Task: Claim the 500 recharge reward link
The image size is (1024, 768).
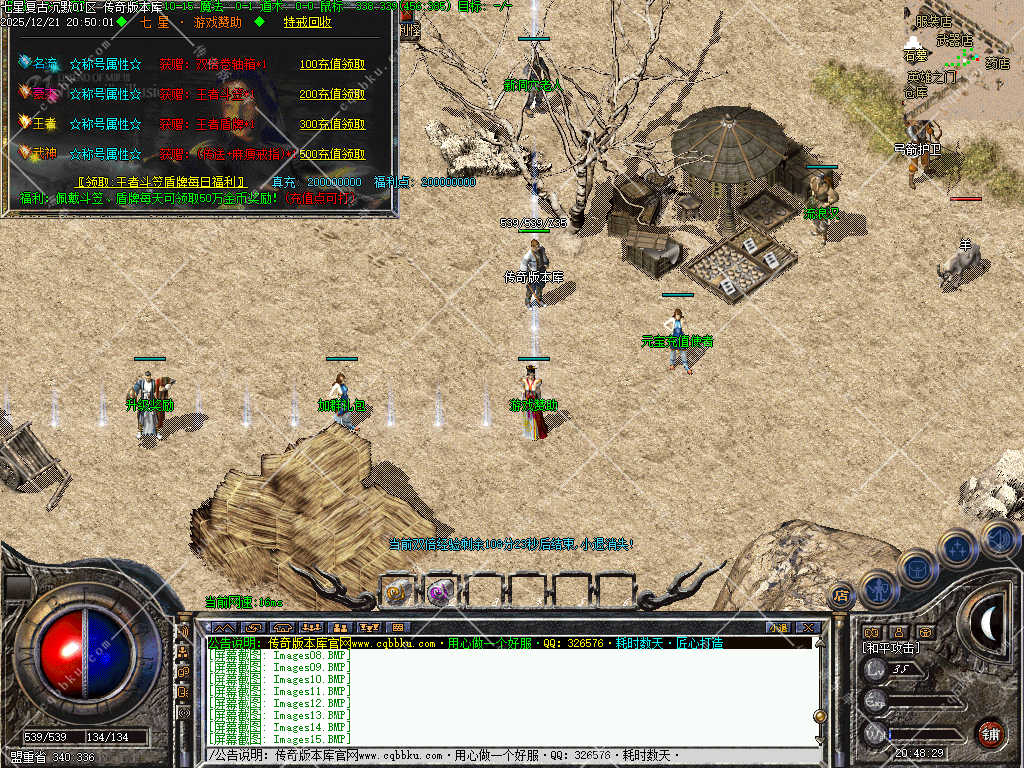Action: pos(332,154)
